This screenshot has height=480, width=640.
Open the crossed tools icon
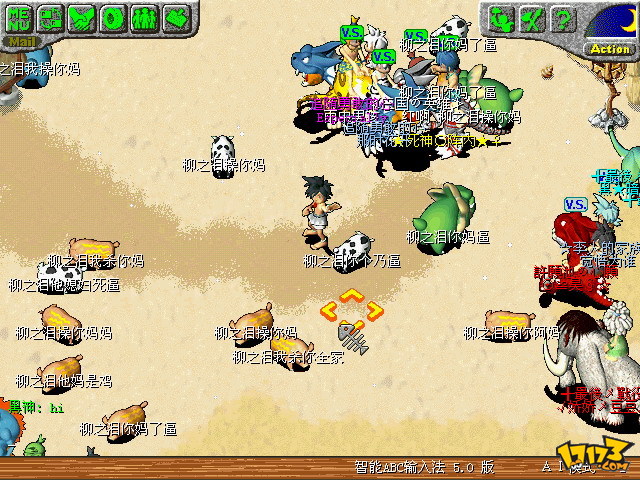pyautogui.click(x=534, y=18)
